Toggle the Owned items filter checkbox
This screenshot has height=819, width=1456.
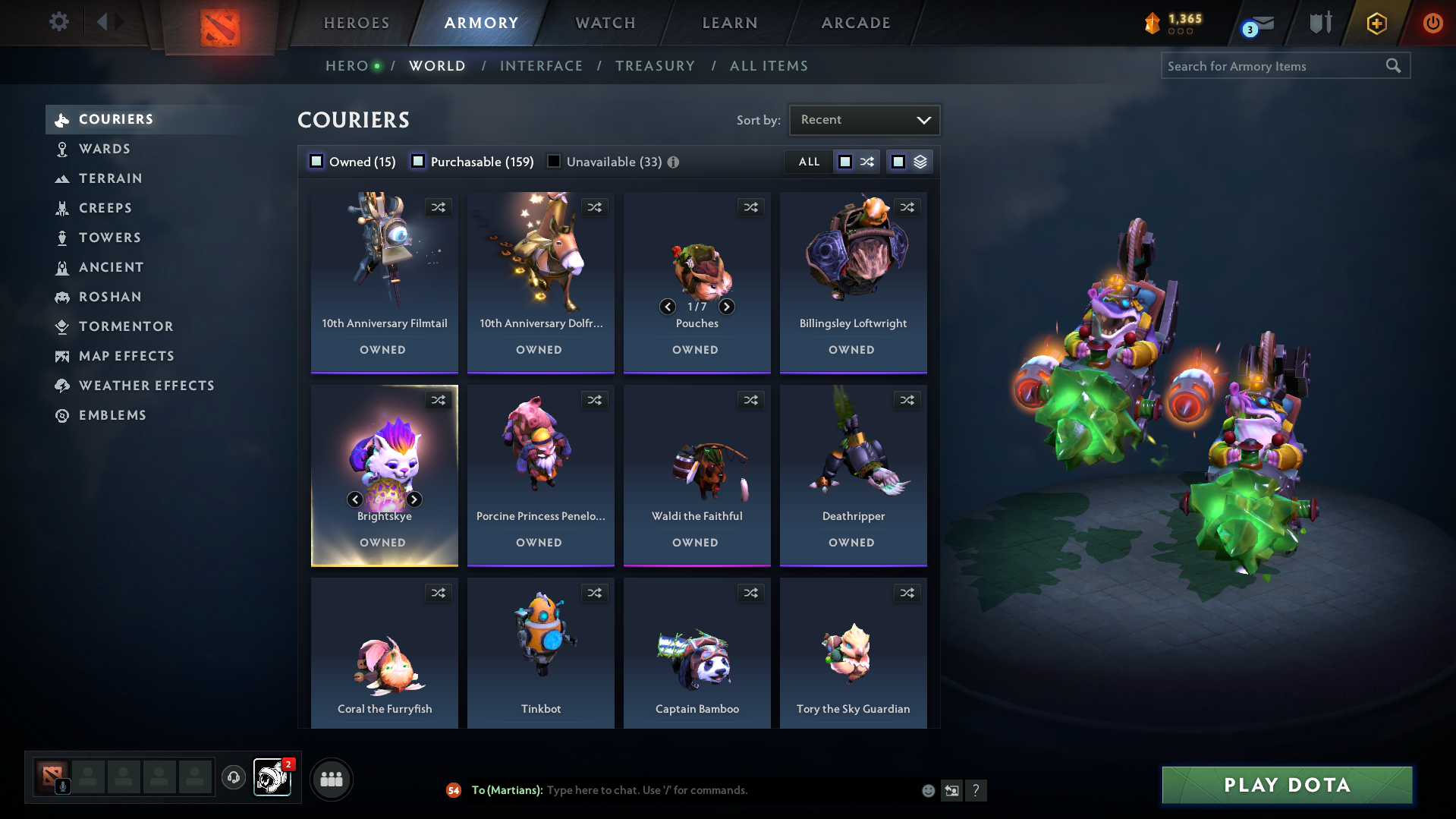coord(316,161)
